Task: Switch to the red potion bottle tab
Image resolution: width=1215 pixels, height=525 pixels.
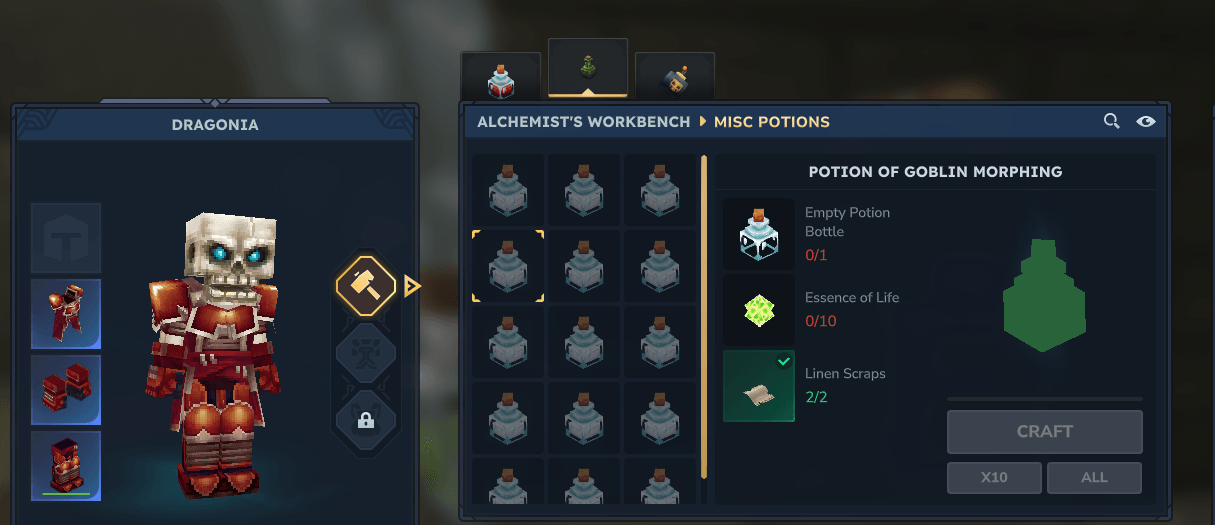Action: pyautogui.click(x=500, y=78)
